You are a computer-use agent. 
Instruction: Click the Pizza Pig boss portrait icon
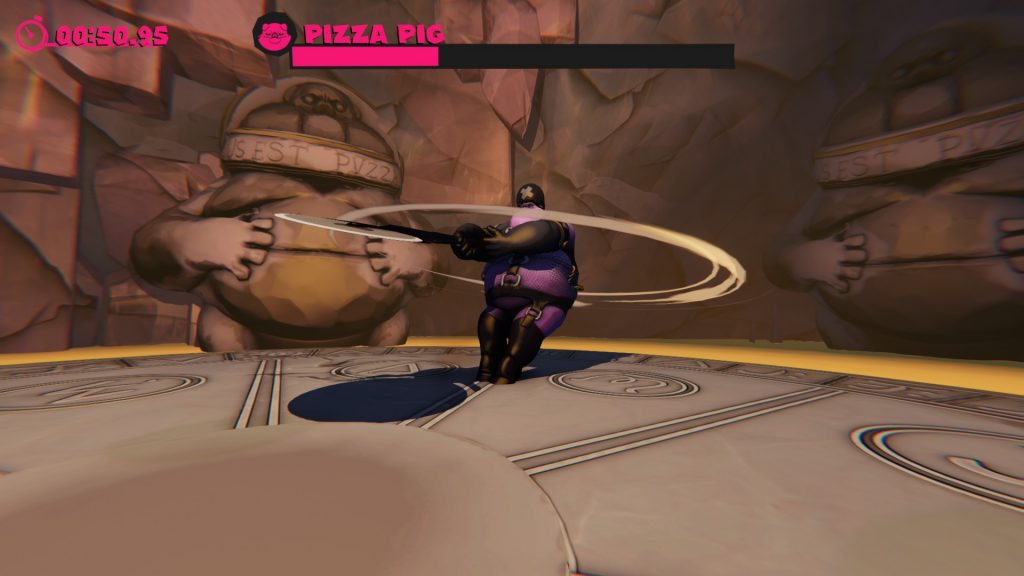tap(271, 35)
